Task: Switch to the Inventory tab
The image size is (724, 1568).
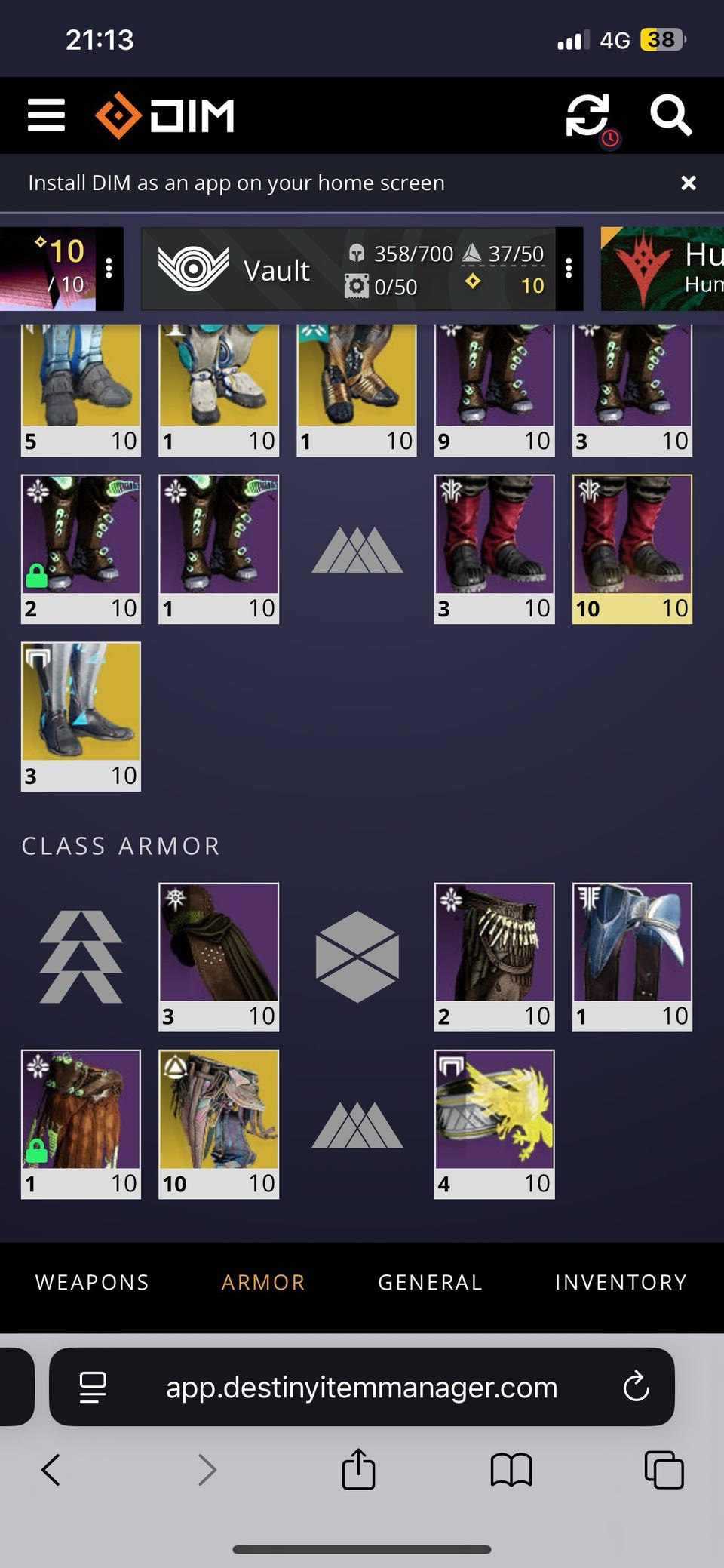Action: (x=621, y=1282)
